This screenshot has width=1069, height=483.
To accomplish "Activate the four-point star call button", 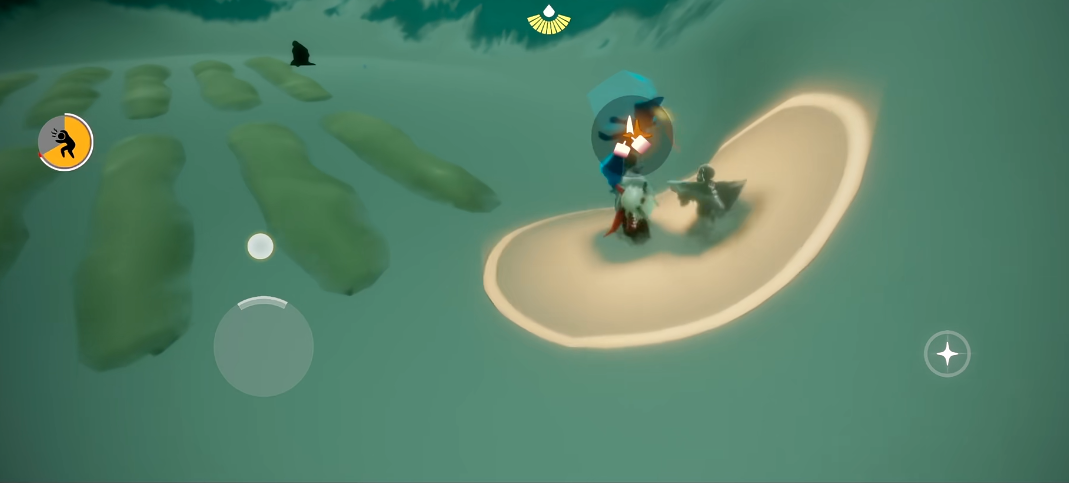I will click(x=946, y=353).
